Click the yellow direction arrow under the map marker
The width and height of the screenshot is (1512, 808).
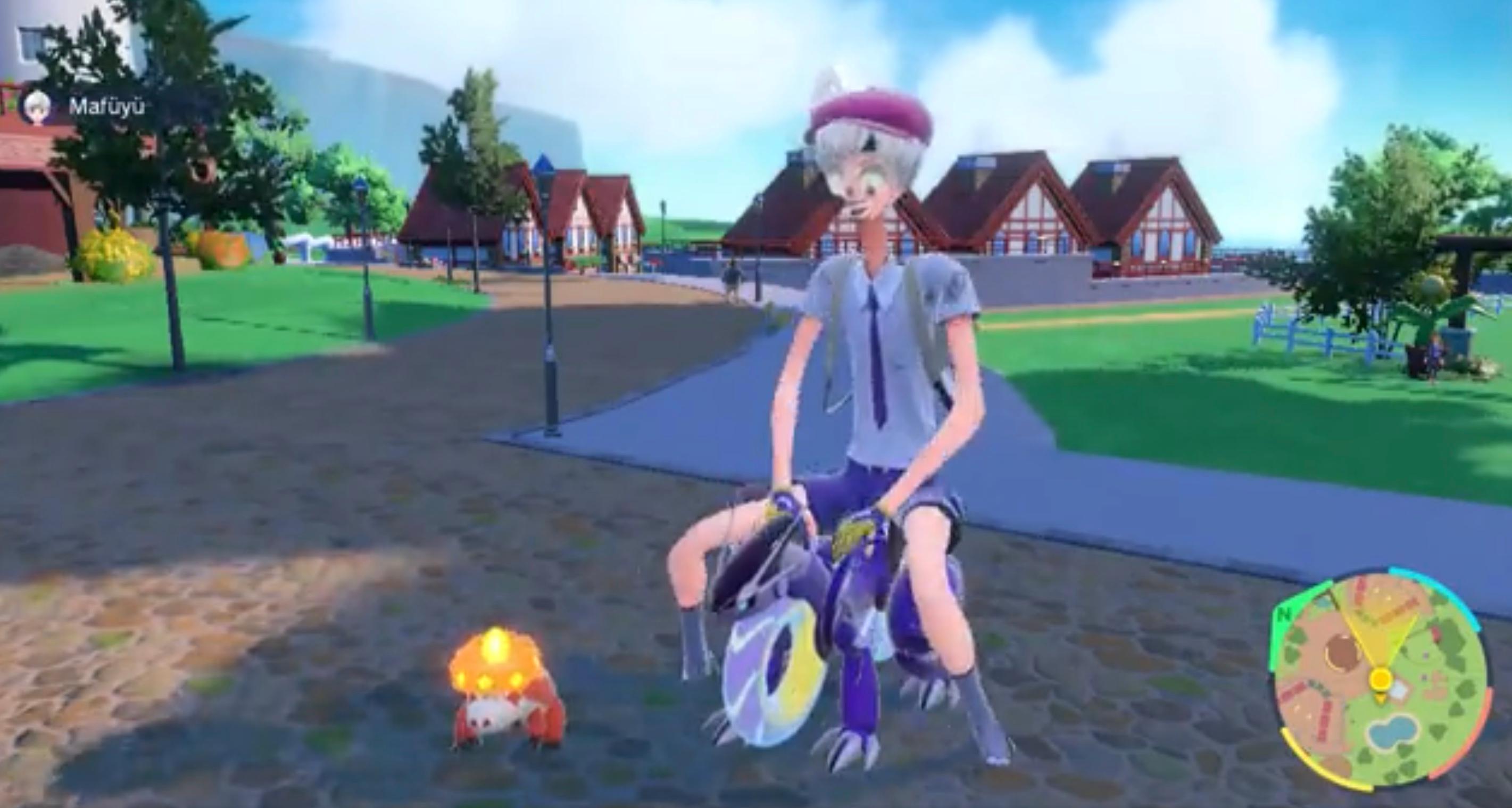tap(1381, 699)
